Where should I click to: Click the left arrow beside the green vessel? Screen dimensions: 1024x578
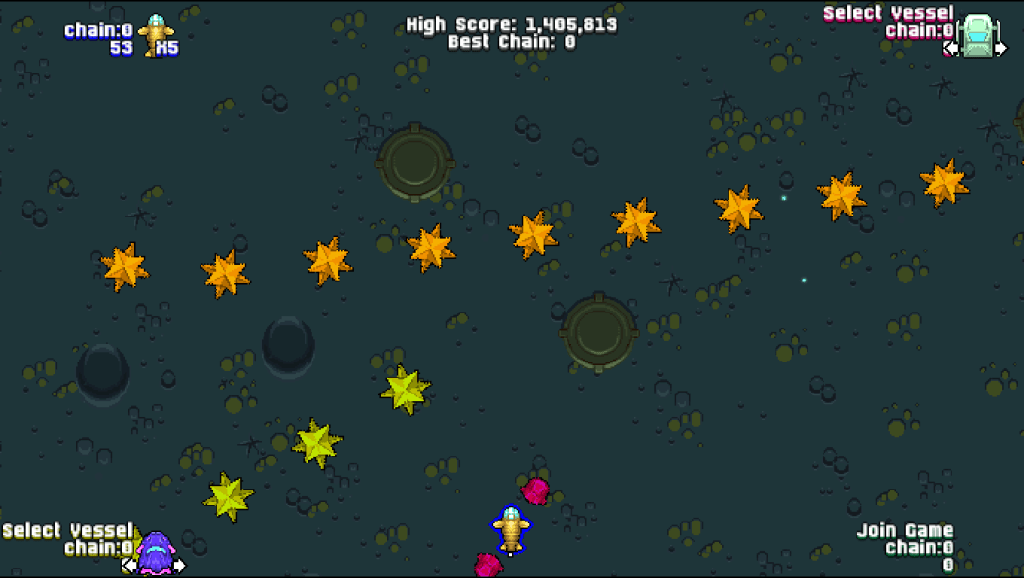951,47
